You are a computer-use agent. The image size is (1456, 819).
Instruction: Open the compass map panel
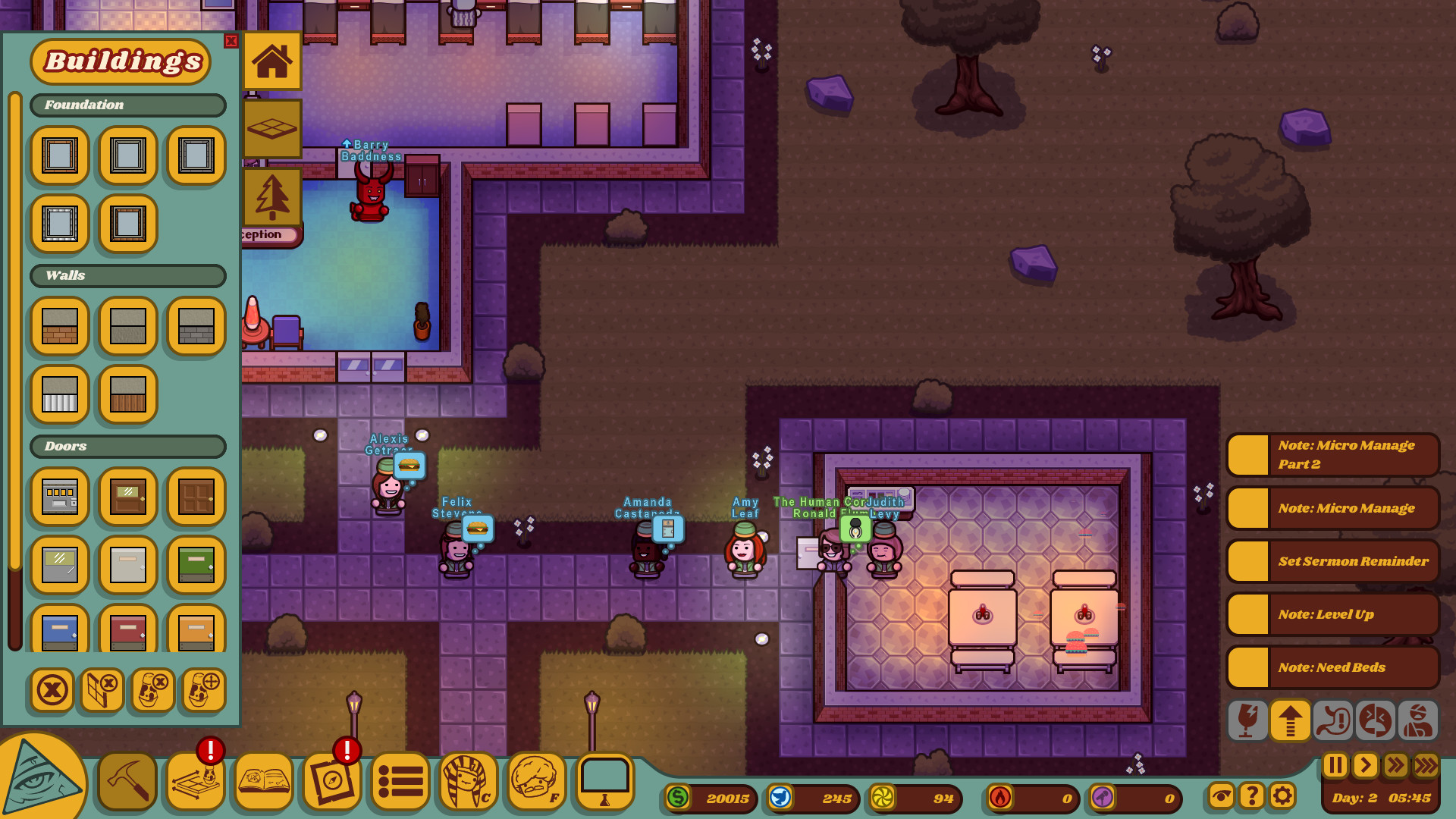pos(331,781)
